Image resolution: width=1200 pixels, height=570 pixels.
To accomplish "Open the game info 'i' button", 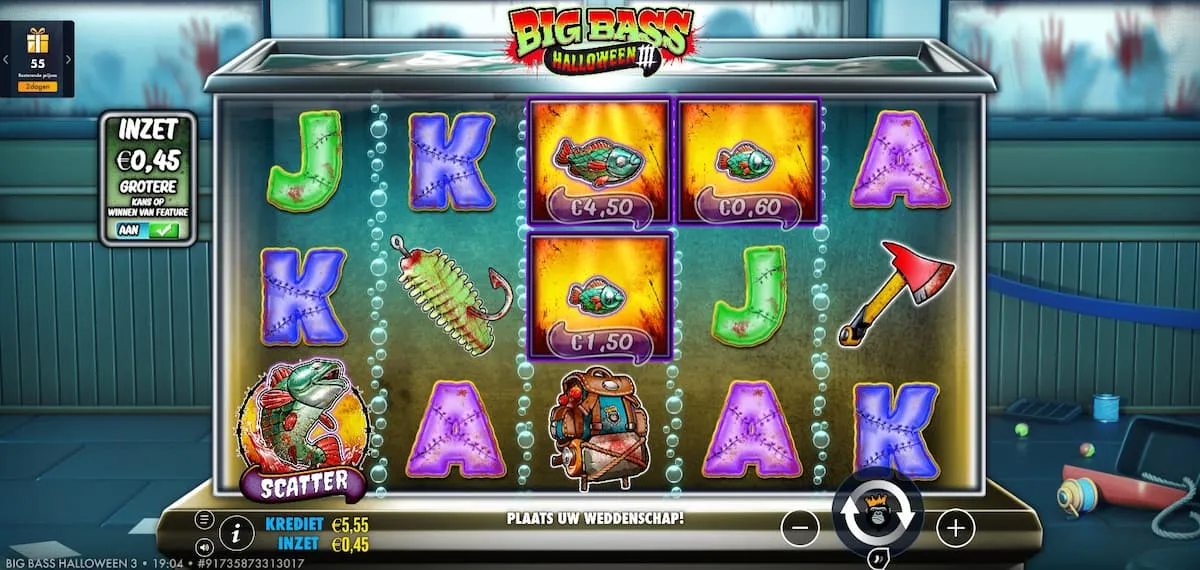I will (235, 534).
